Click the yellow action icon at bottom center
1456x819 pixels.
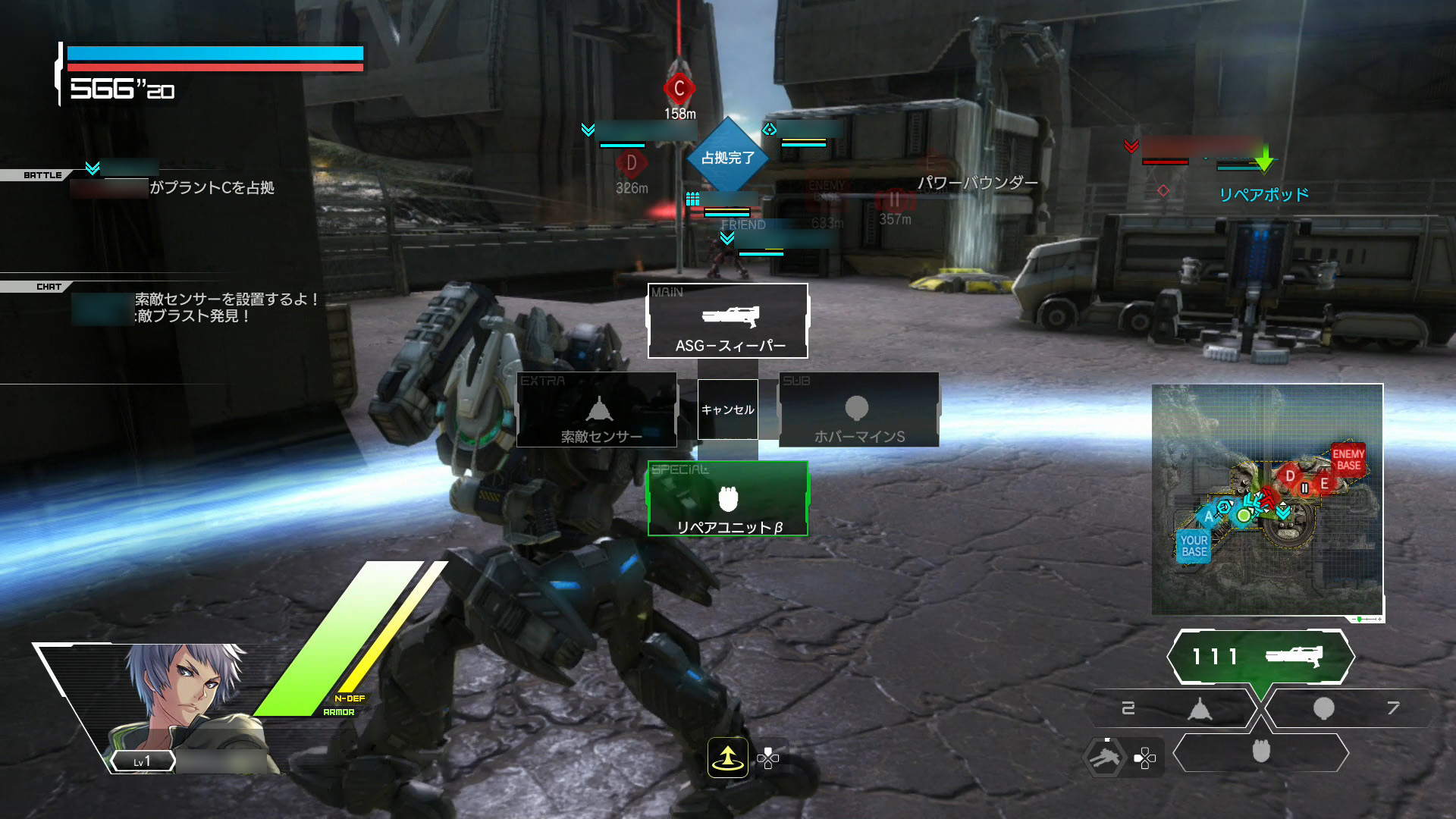tap(727, 757)
